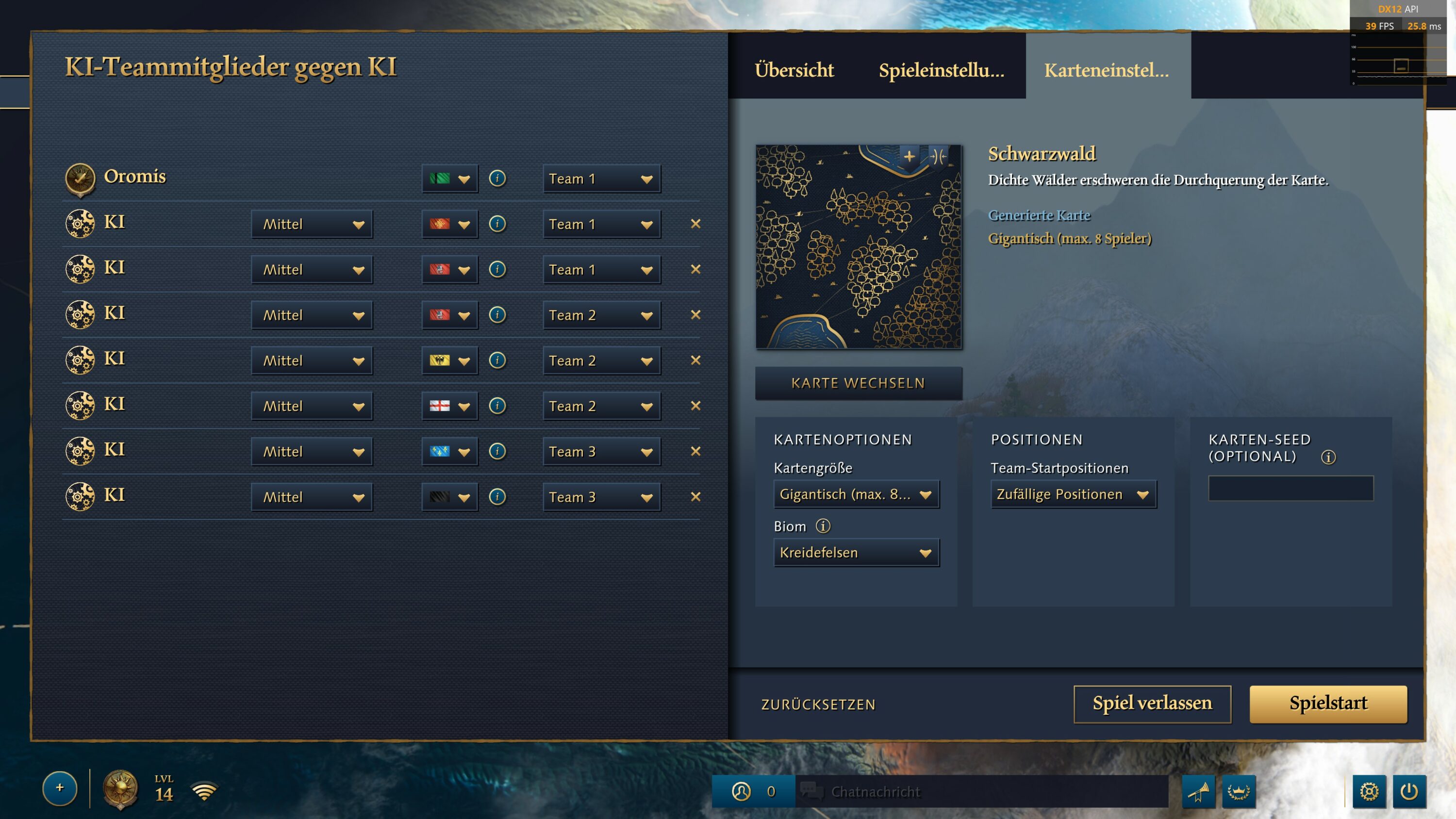Click the round plus button at bottom left
Image resolution: width=1456 pixels, height=819 pixels.
tap(60, 788)
